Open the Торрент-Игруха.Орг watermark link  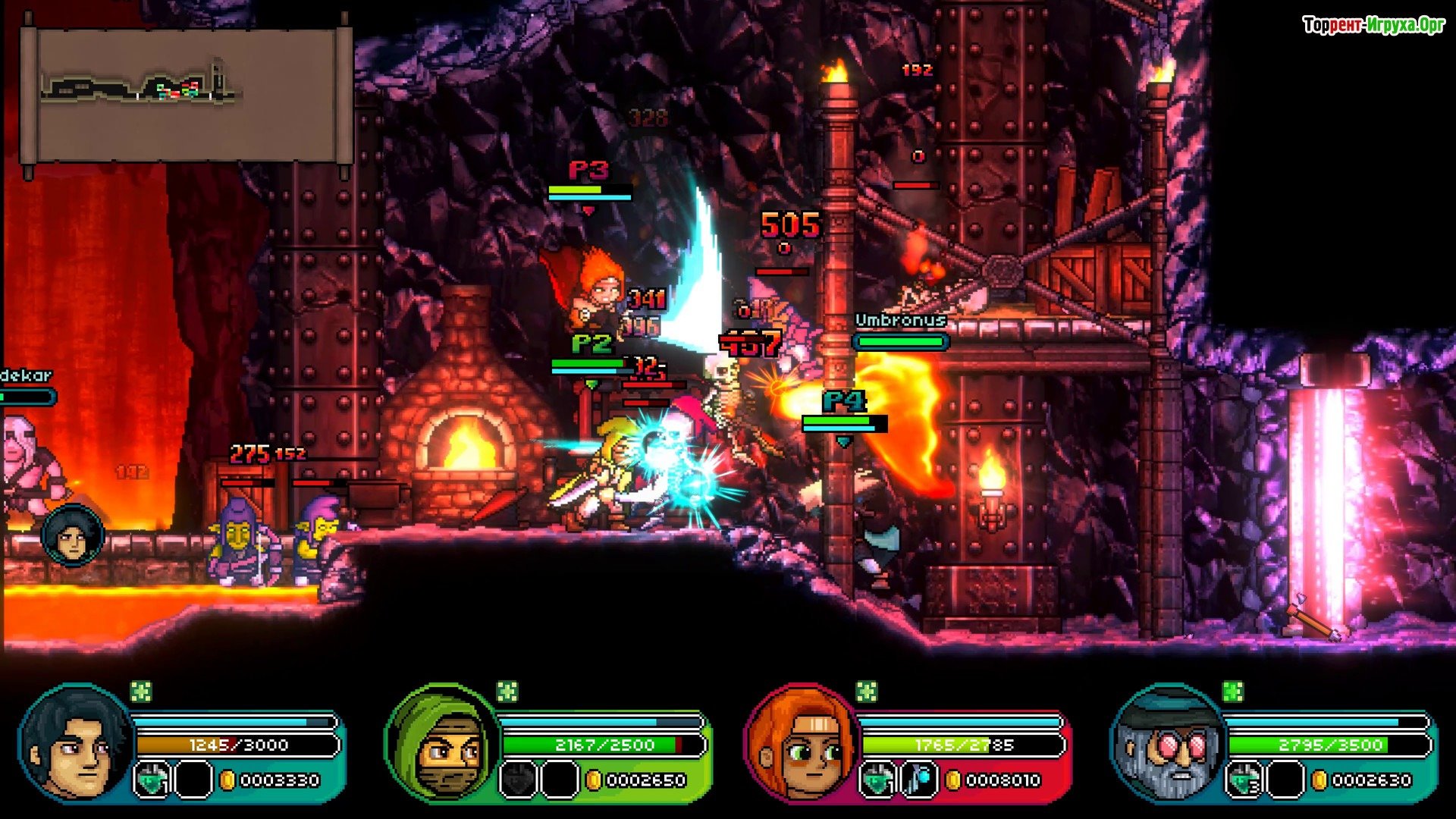[x=1373, y=25]
